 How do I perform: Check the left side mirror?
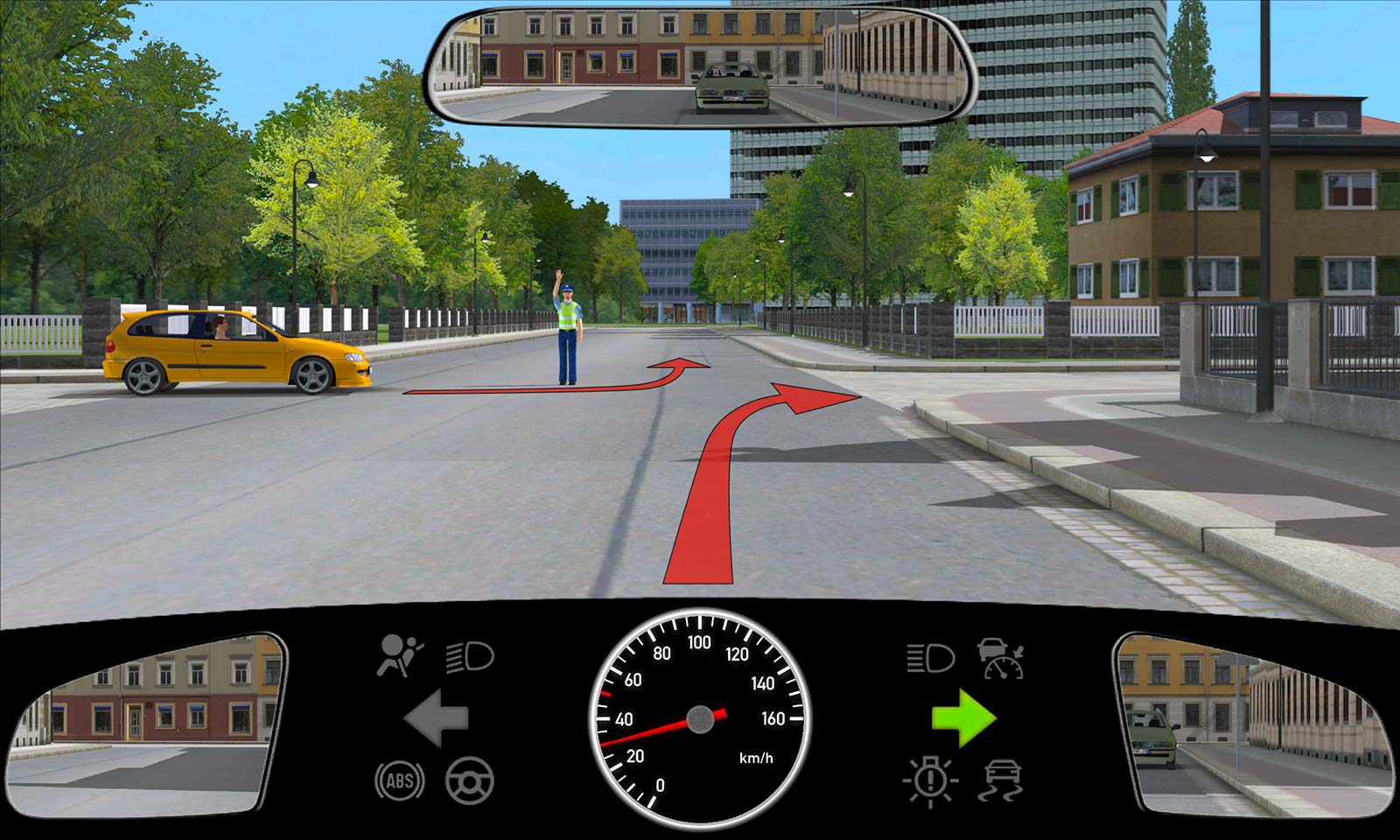tap(145, 725)
